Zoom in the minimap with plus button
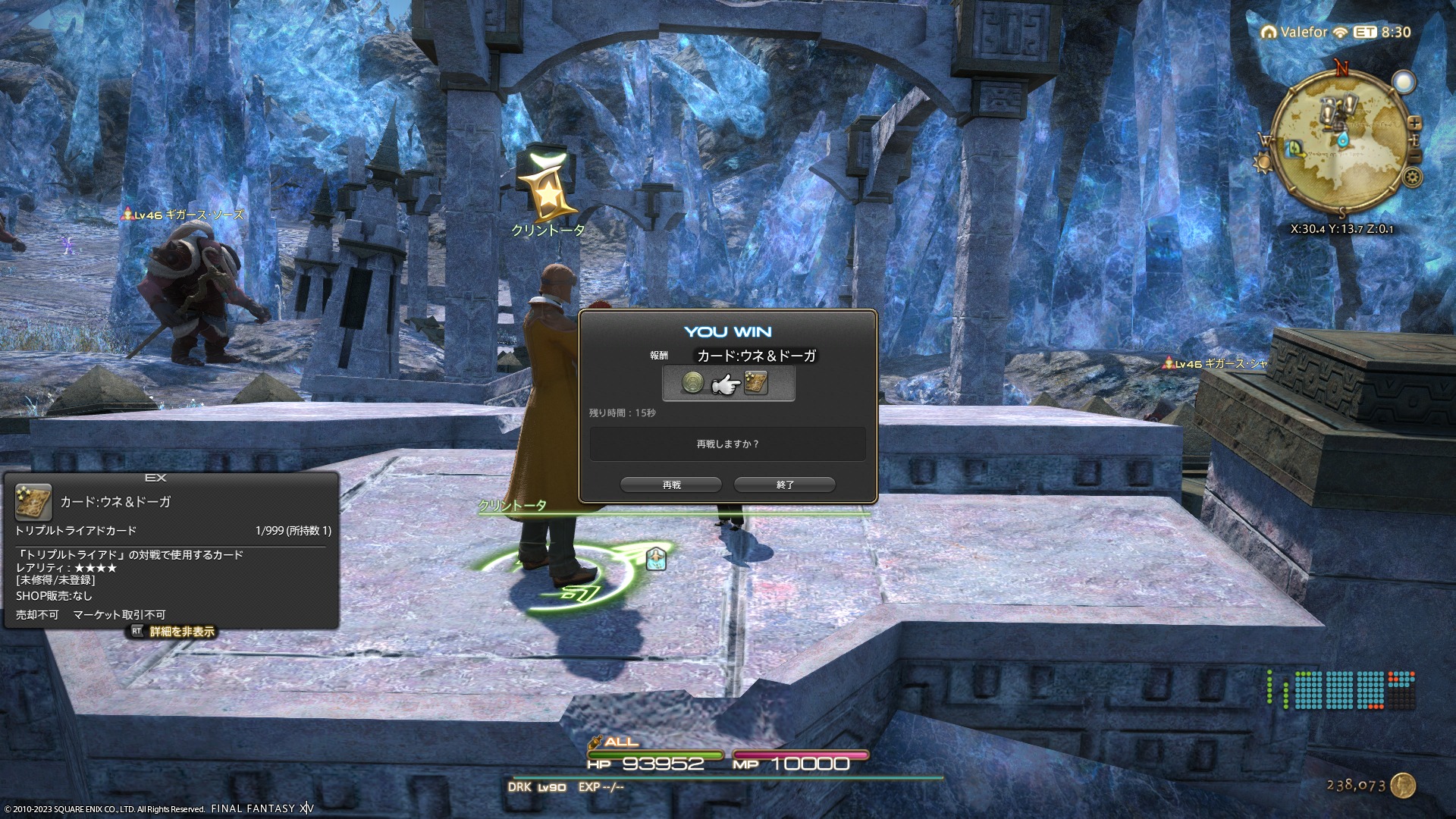This screenshot has height=819, width=1456. (x=1414, y=123)
